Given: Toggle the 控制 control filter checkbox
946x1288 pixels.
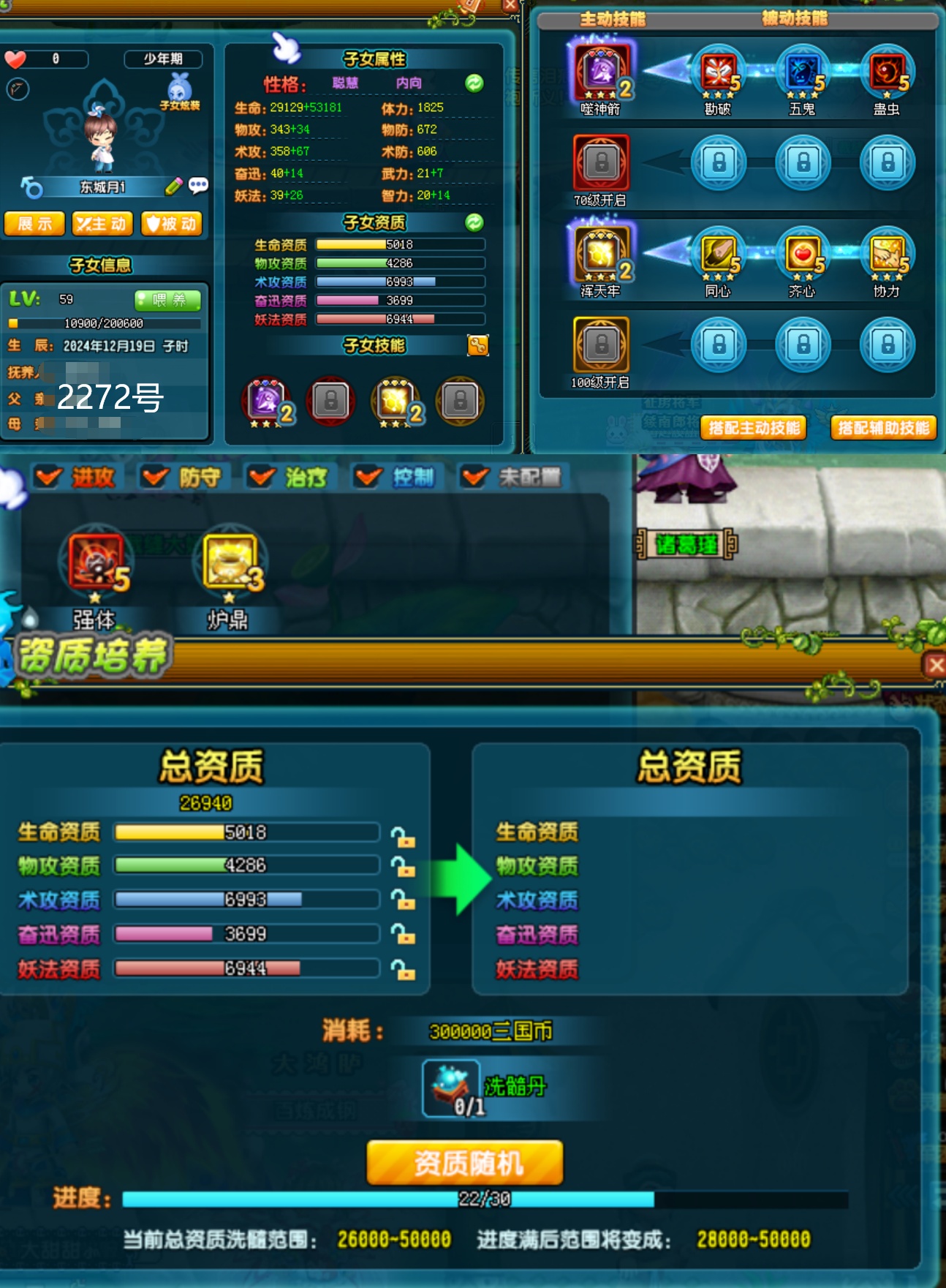Looking at the screenshot, I should tap(368, 478).
